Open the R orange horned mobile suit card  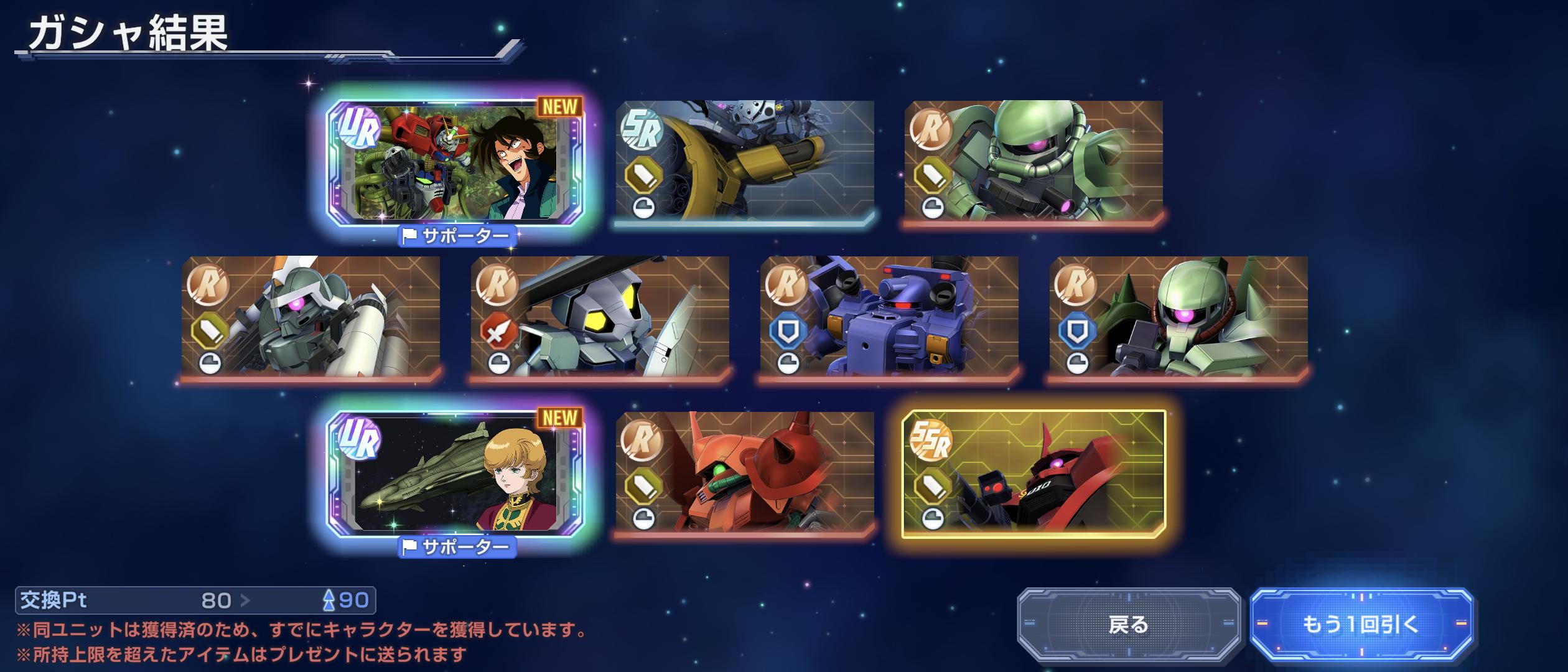tap(745, 472)
